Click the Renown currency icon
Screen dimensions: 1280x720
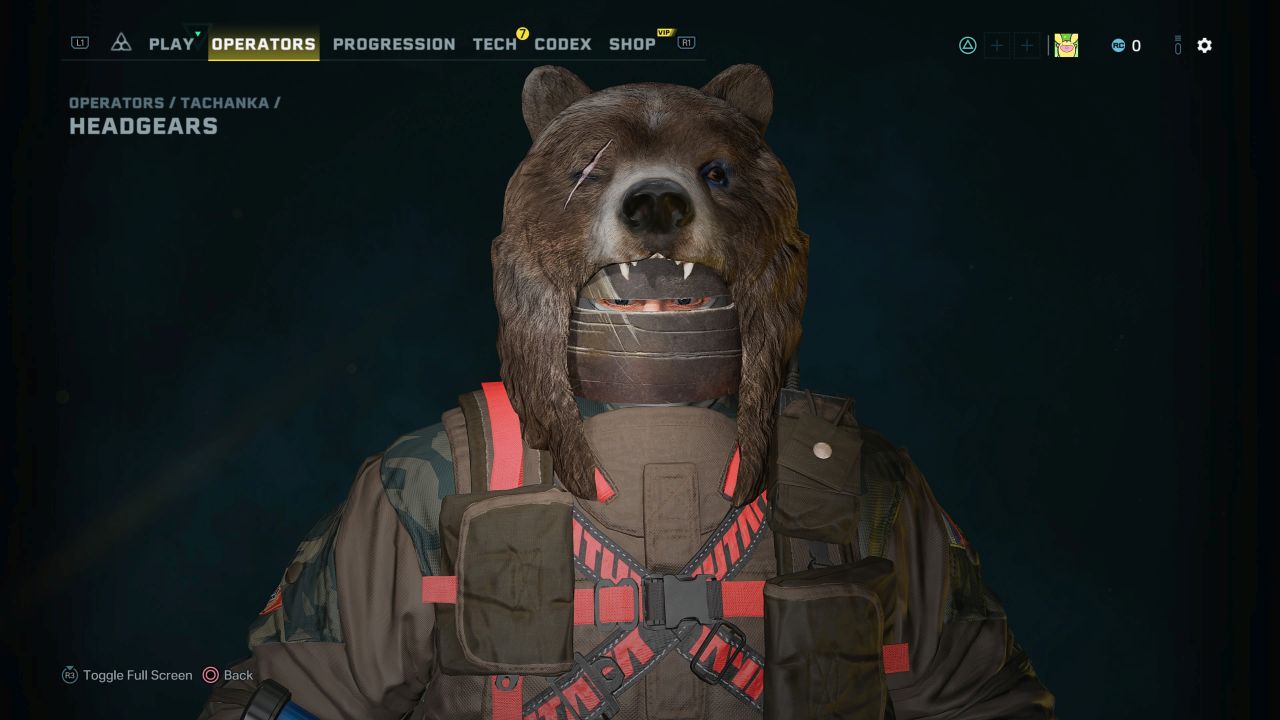(1119, 45)
